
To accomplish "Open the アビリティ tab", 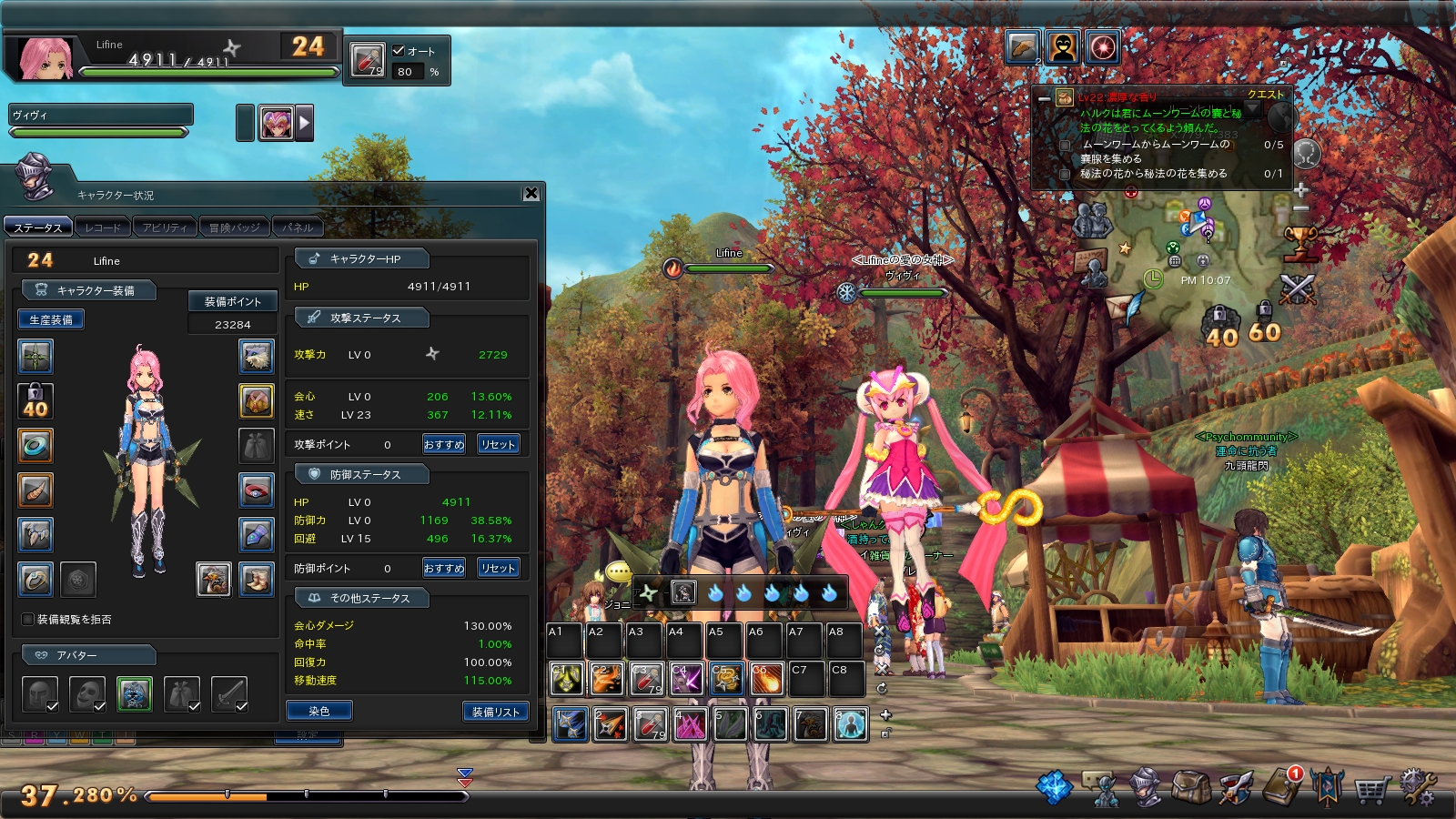I will [165, 227].
